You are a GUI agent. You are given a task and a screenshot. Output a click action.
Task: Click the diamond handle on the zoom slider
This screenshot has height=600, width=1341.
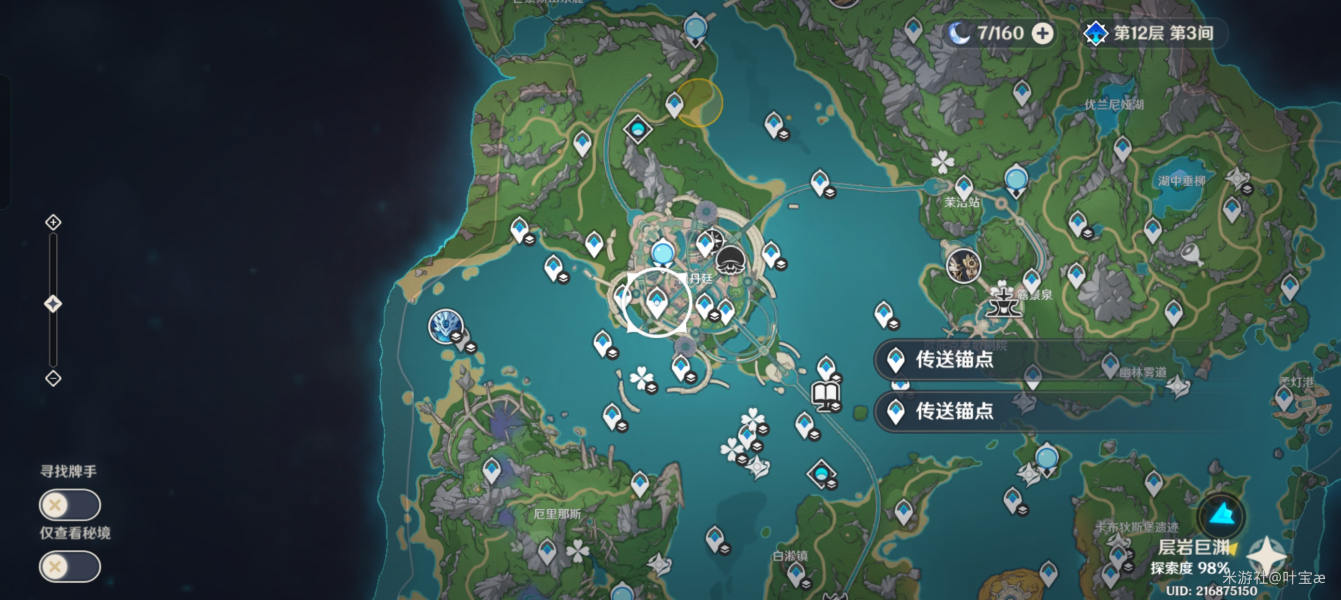click(53, 304)
